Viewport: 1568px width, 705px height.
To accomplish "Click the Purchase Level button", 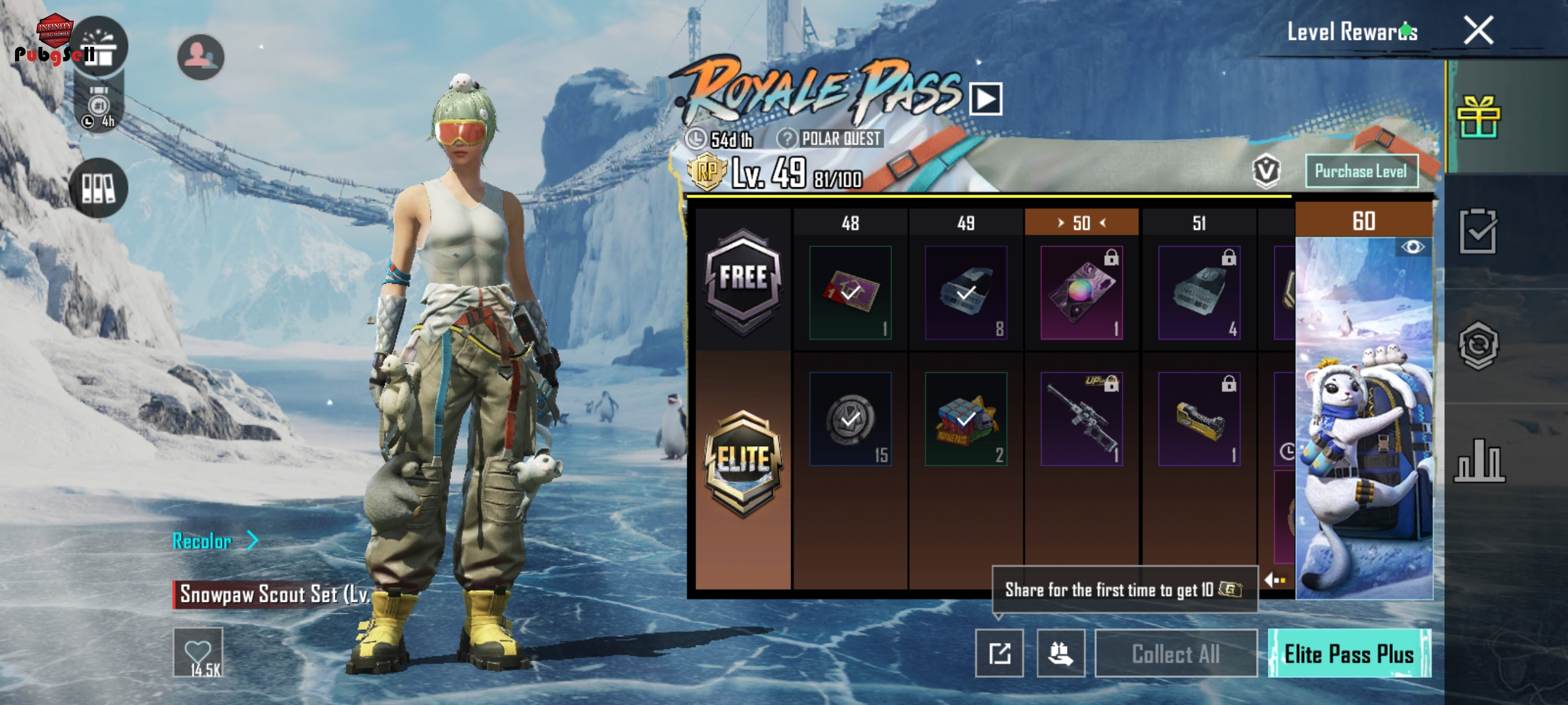I will pos(1361,172).
